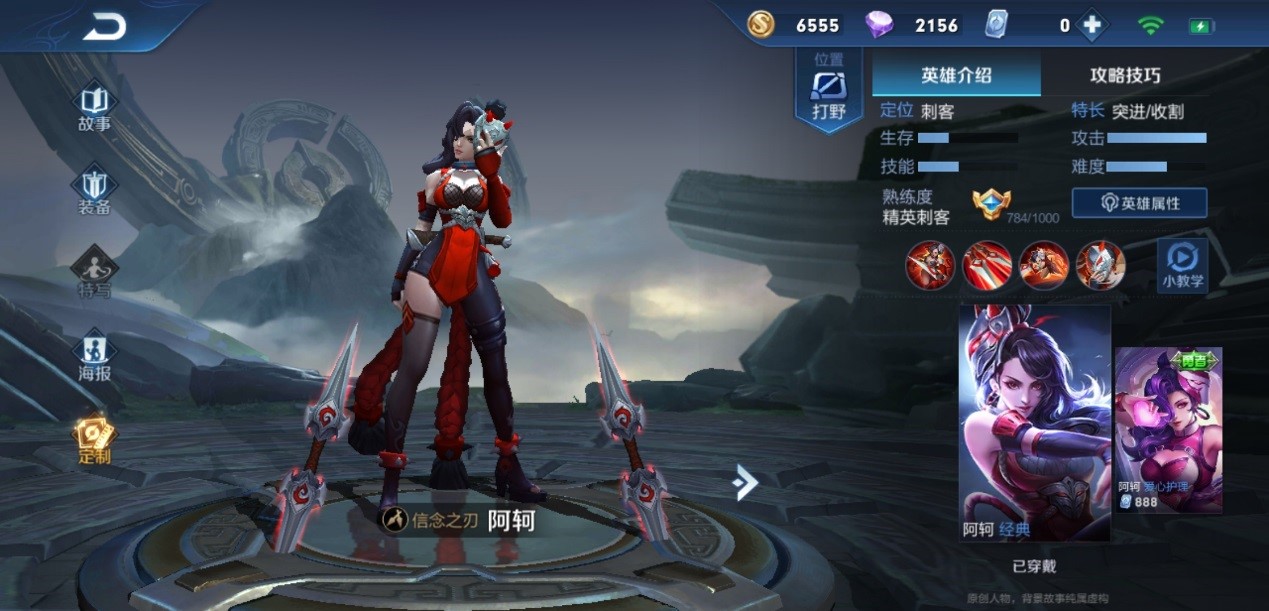Add more tickets with the plus button
This screenshot has height=611, width=1269.
(1091, 26)
